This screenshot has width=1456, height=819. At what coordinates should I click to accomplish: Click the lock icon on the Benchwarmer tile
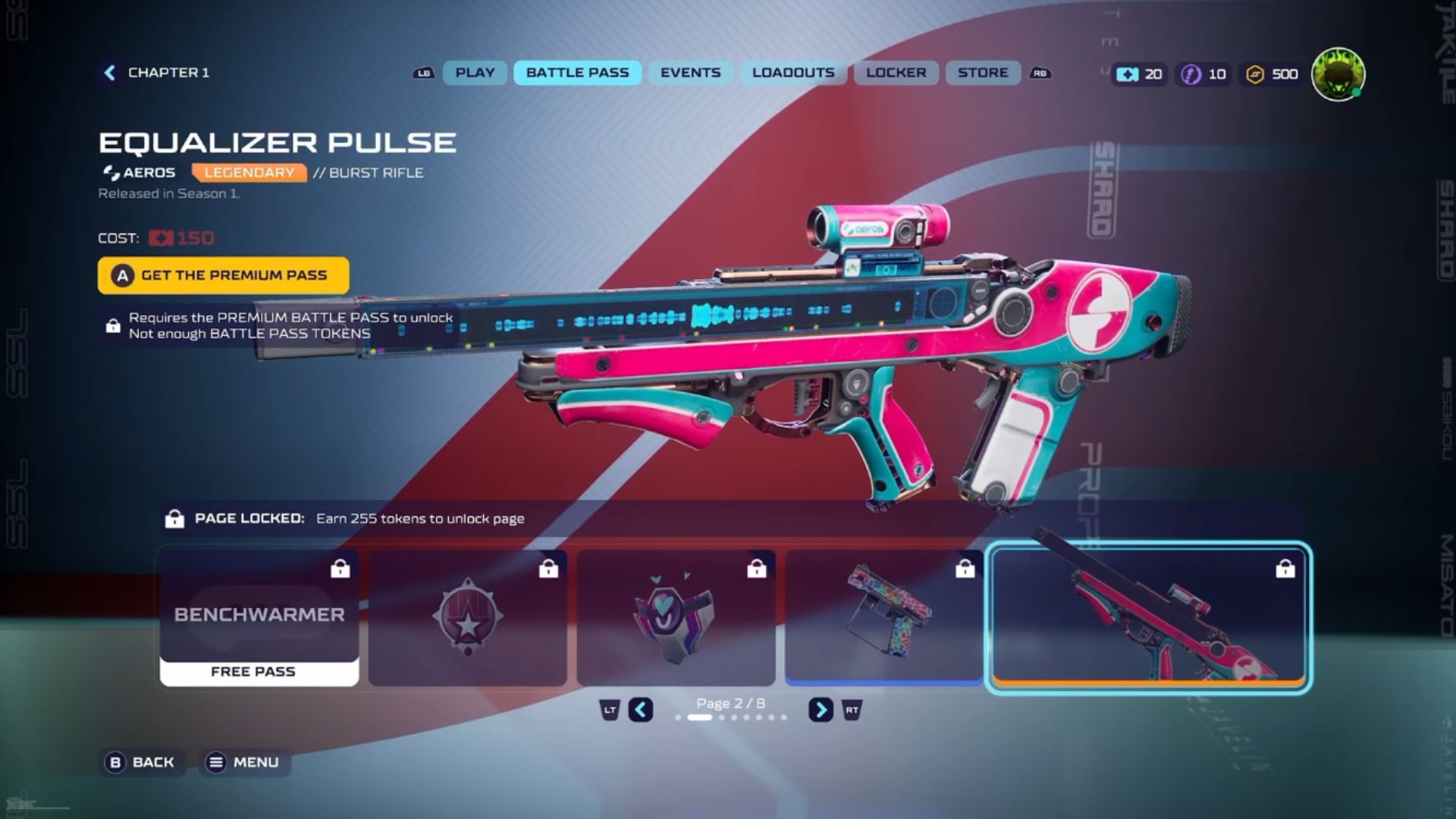[340, 570]
